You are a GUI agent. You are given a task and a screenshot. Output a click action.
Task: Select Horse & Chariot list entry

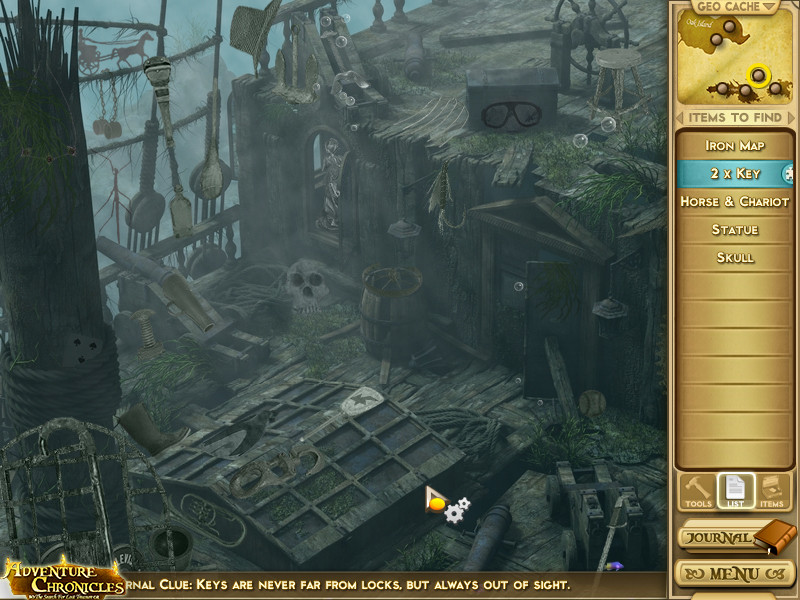pyautogui.click(x=735, y=202)
